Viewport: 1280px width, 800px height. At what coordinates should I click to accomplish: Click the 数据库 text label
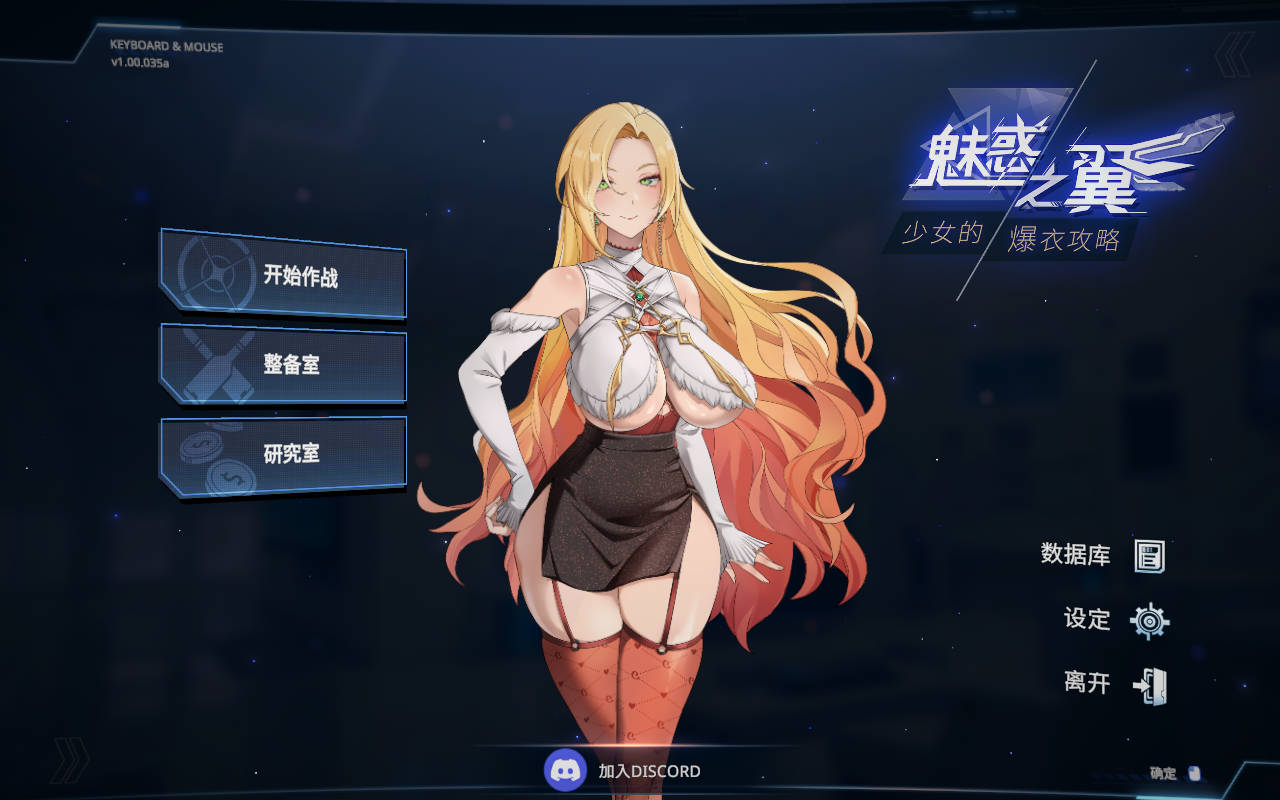click(x=1075, y=553)
